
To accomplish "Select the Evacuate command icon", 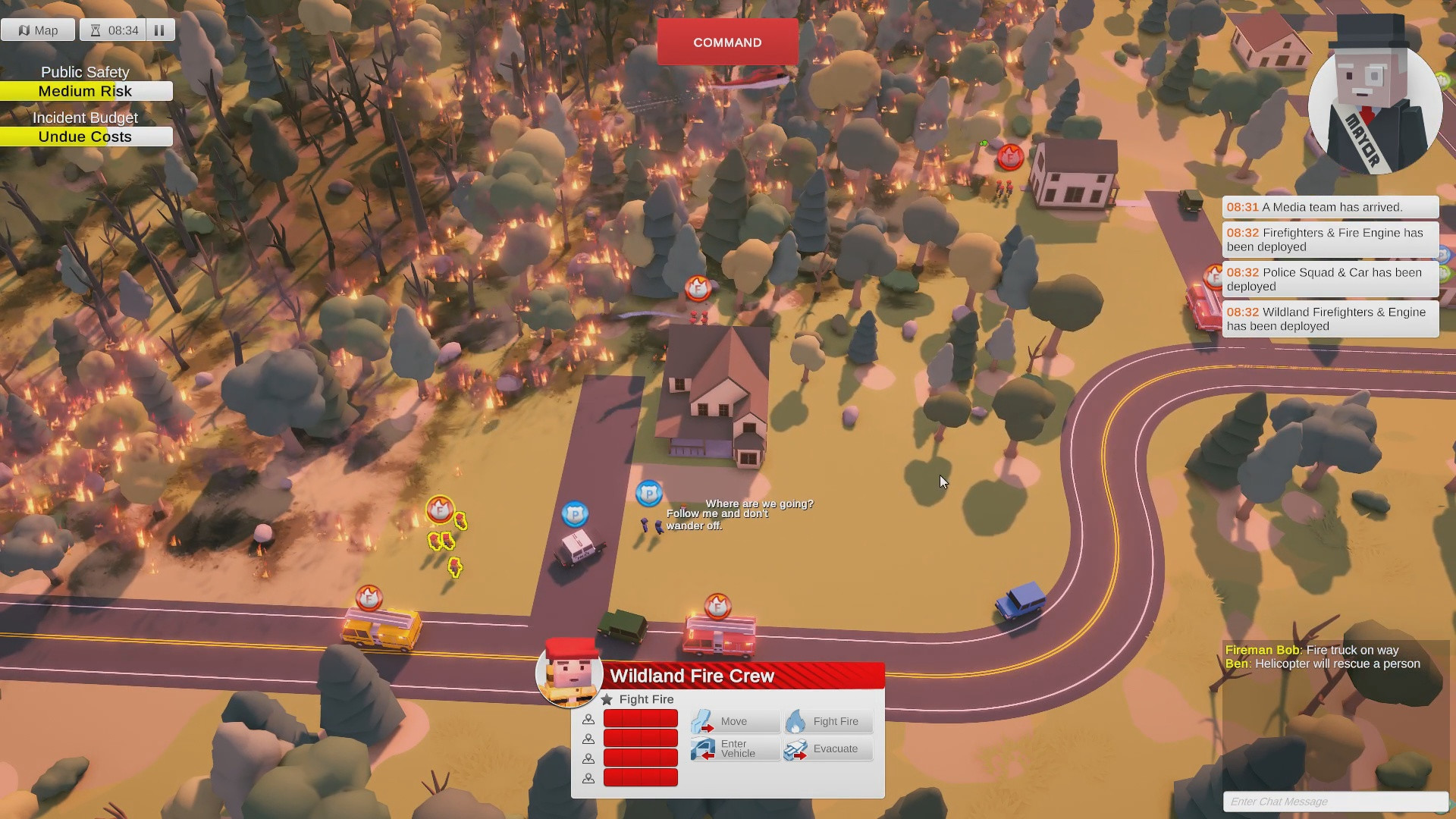I will coord(795,749).
